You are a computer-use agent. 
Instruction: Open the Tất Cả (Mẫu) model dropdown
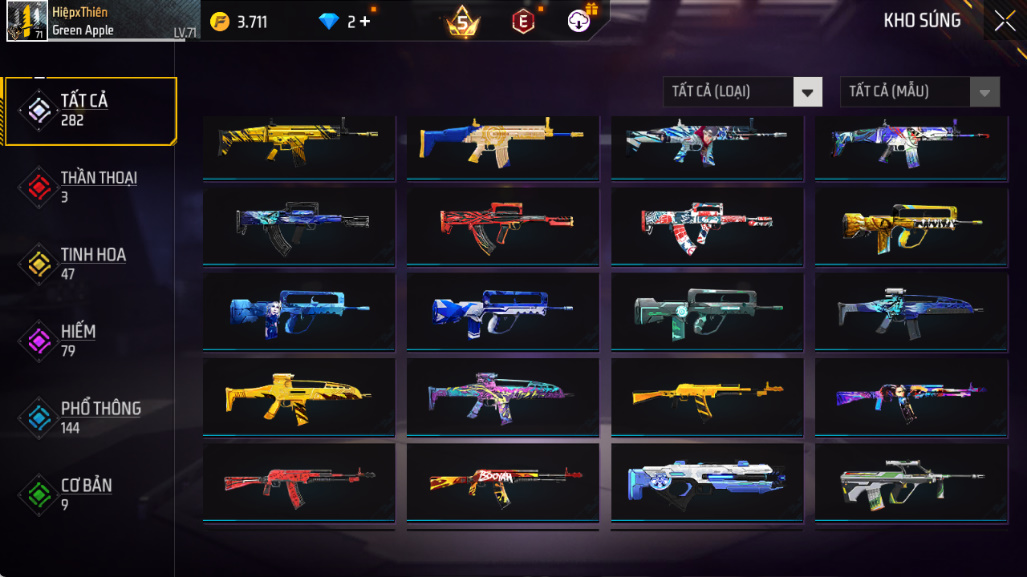coord(920,92)
